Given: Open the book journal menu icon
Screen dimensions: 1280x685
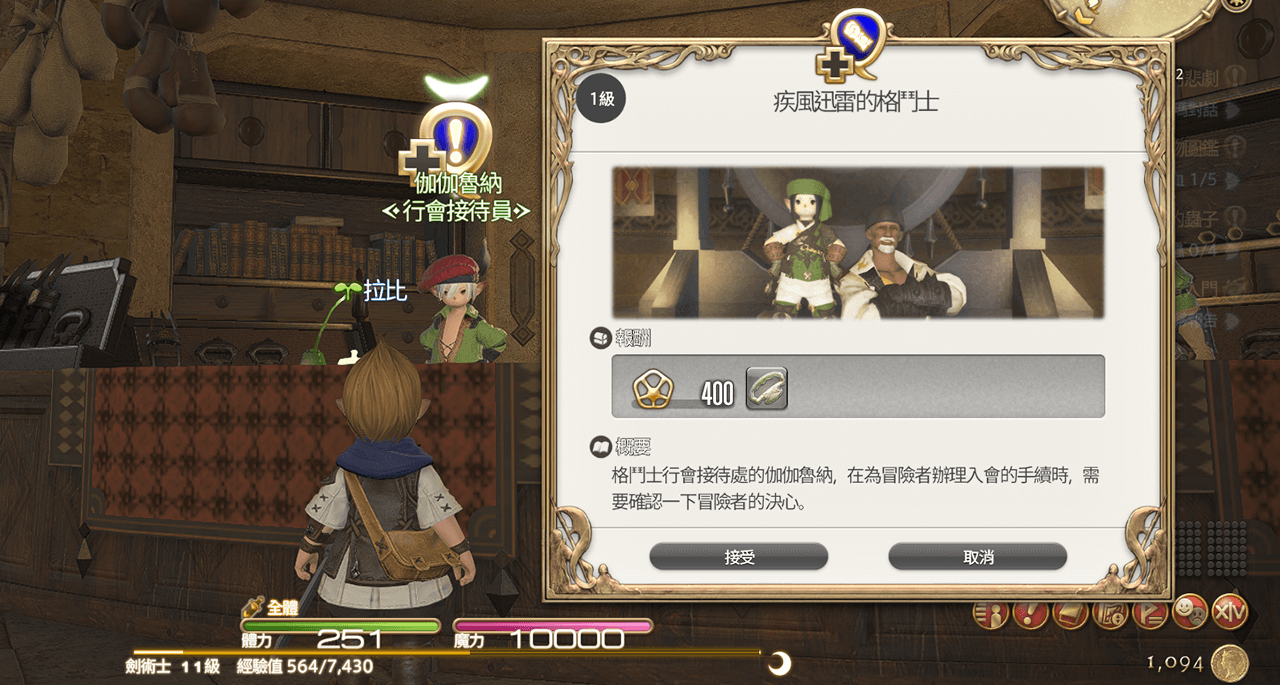Looking at the screenshot, I should 1070,612.
